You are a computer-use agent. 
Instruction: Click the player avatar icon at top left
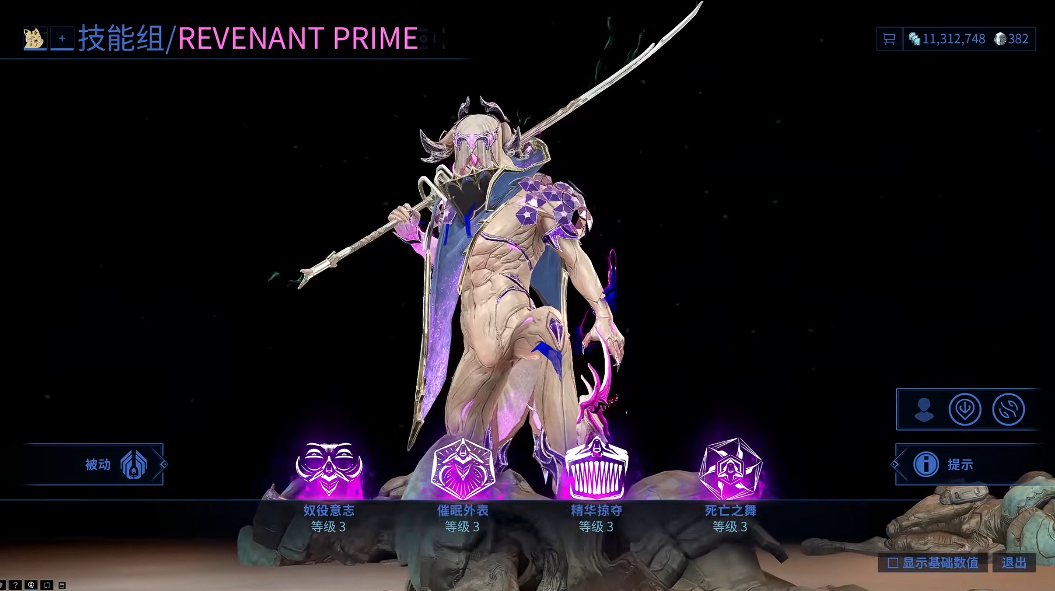click(x=34, y=39)
